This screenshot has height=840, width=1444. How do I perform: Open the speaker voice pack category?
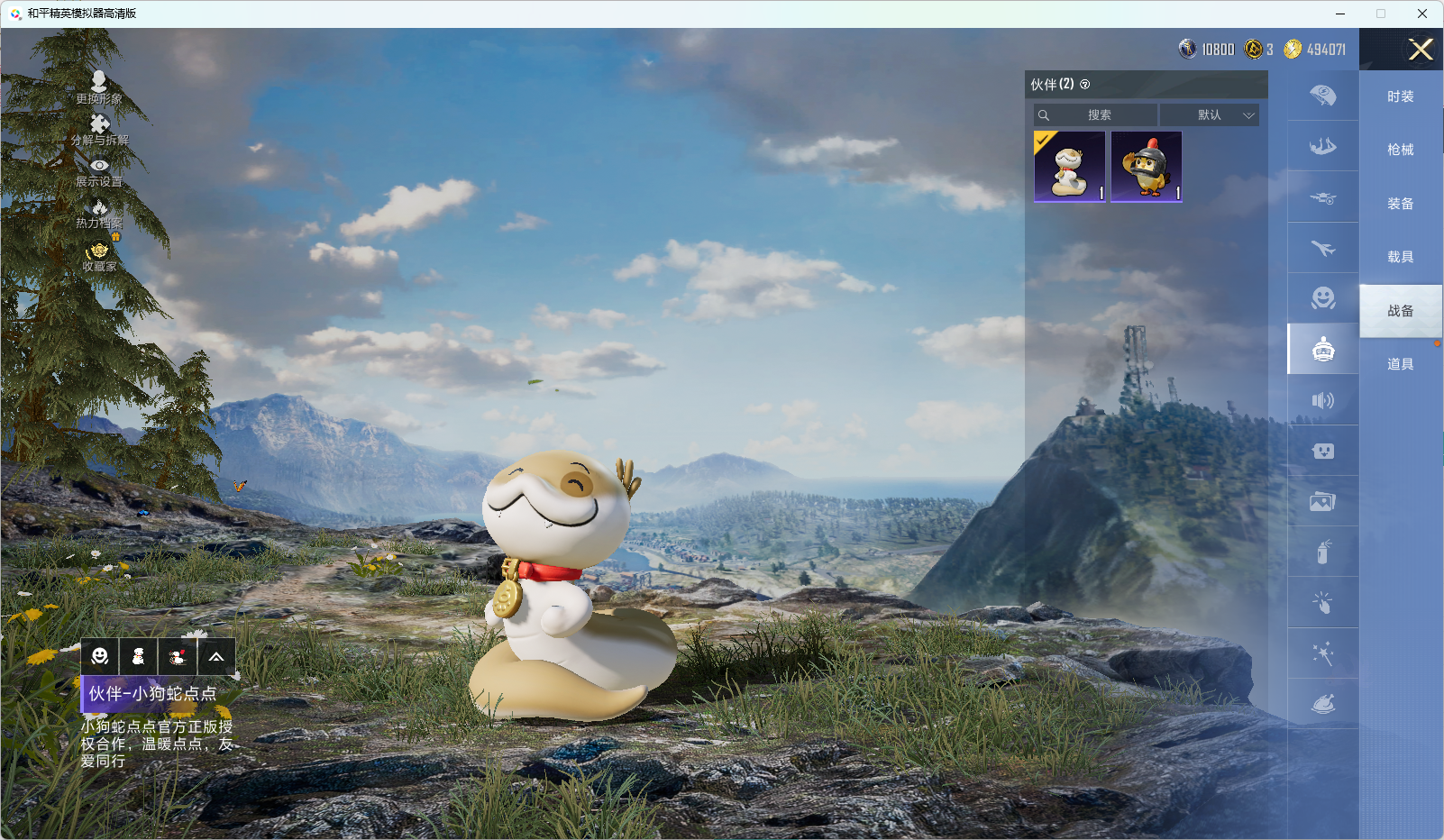pos(1322,400)
